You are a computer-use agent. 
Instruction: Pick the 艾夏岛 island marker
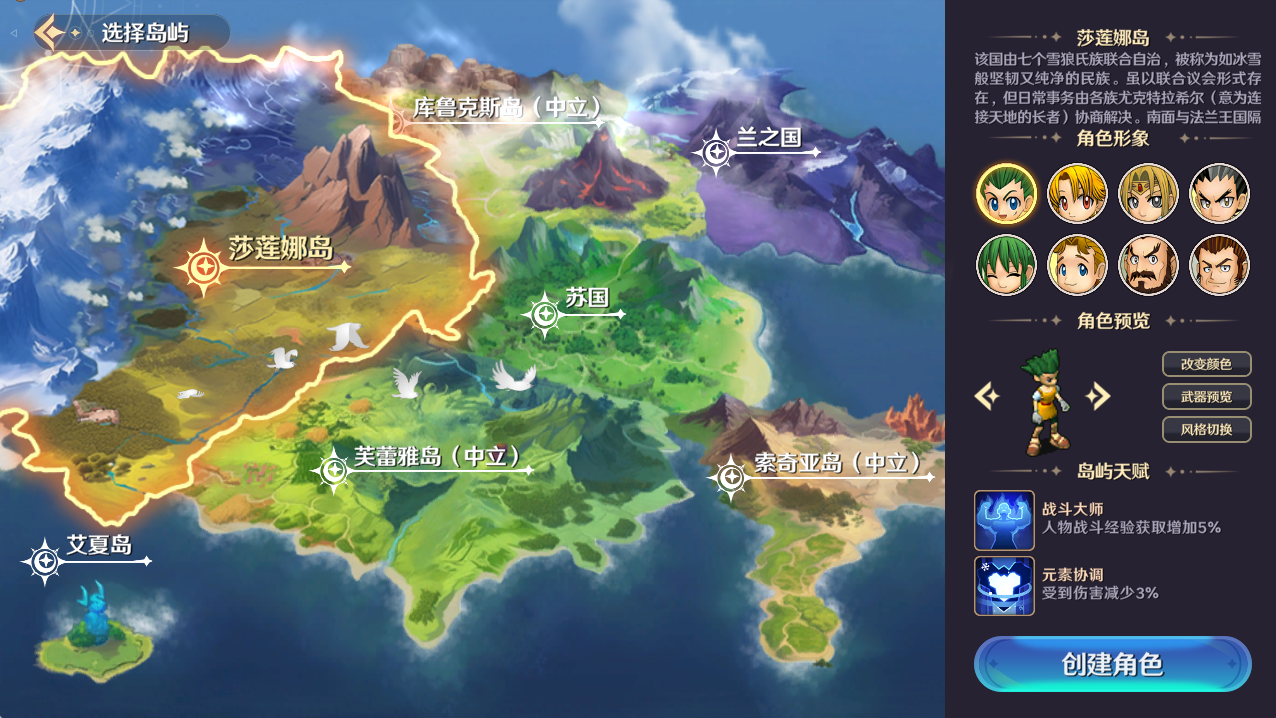[44, 561]
